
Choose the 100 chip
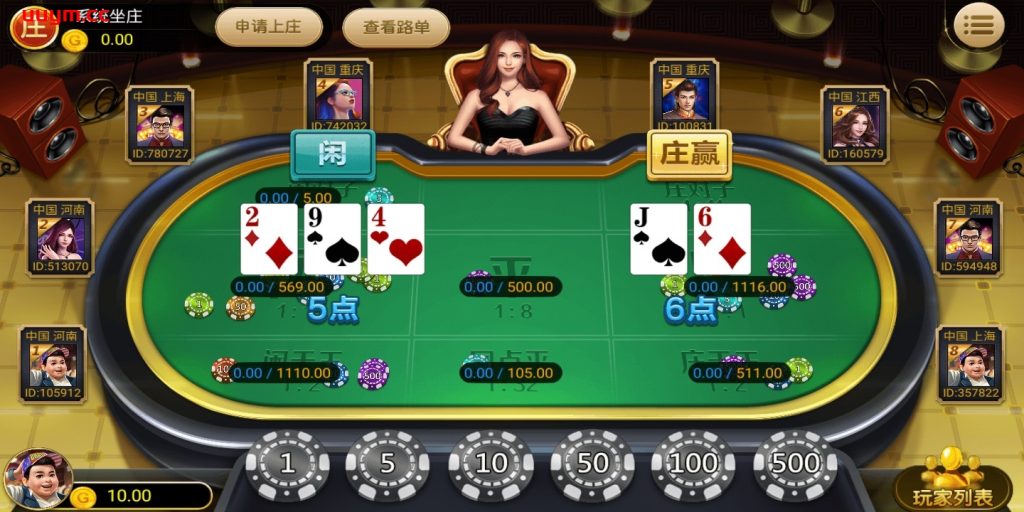[694, 464]
